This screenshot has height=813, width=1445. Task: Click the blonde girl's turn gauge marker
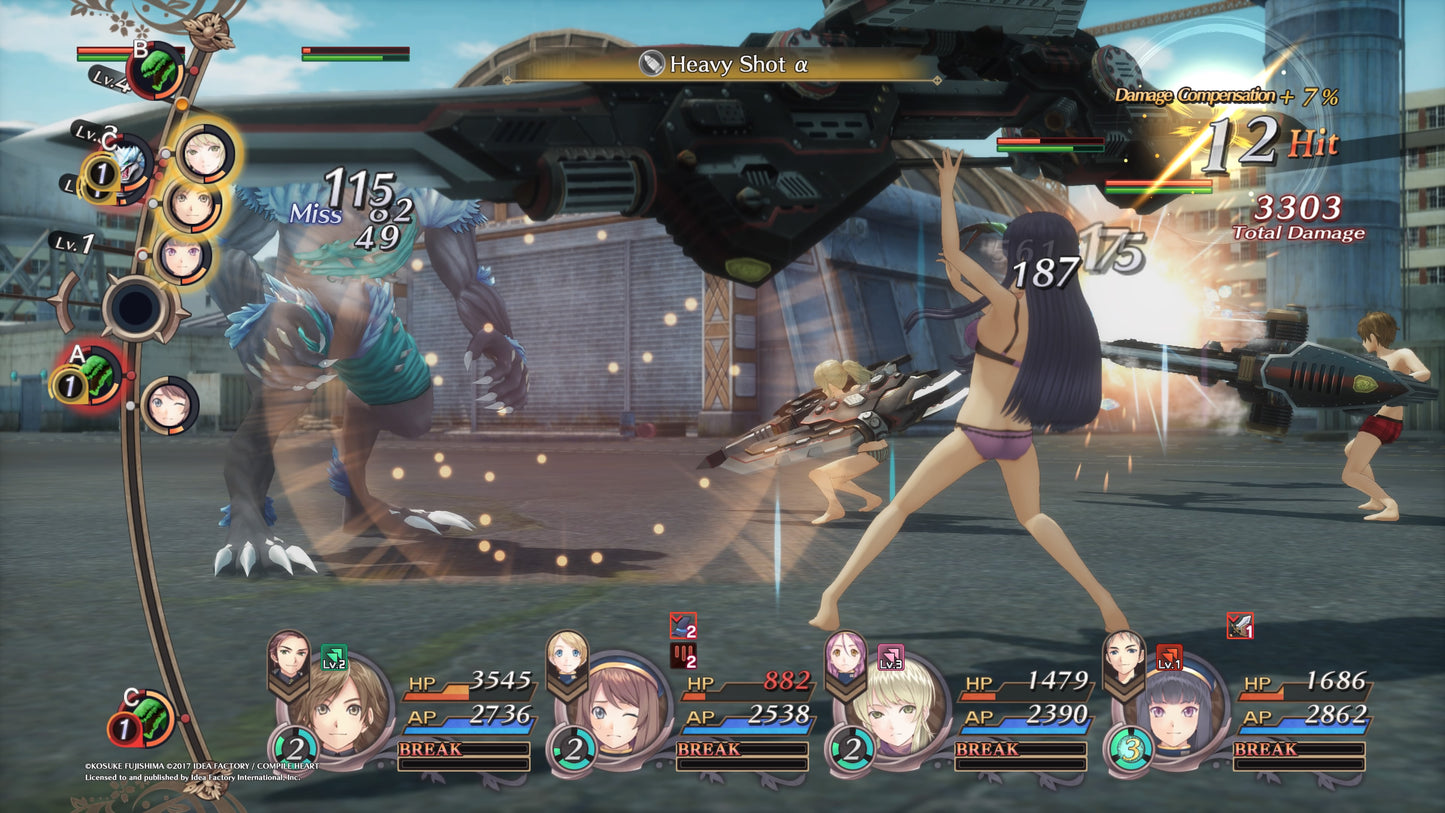point(205,151)
